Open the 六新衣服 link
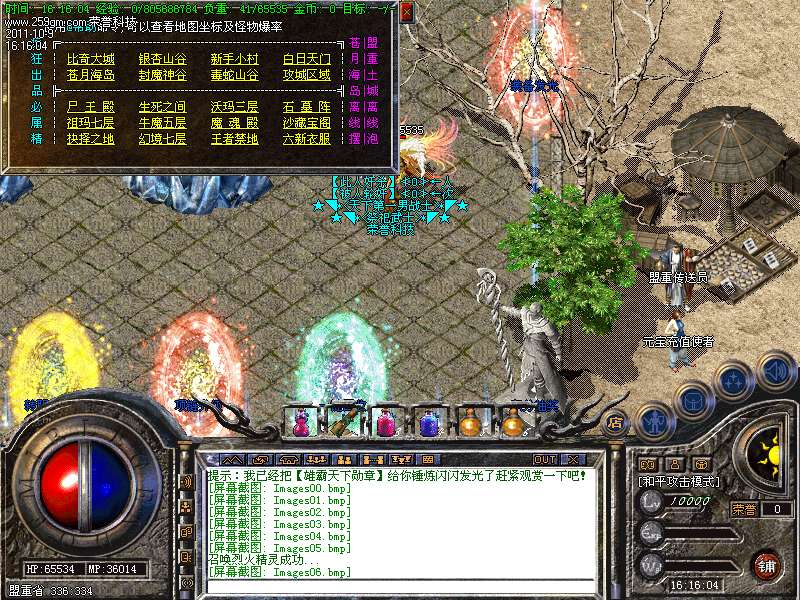 (x=306, y=139)
